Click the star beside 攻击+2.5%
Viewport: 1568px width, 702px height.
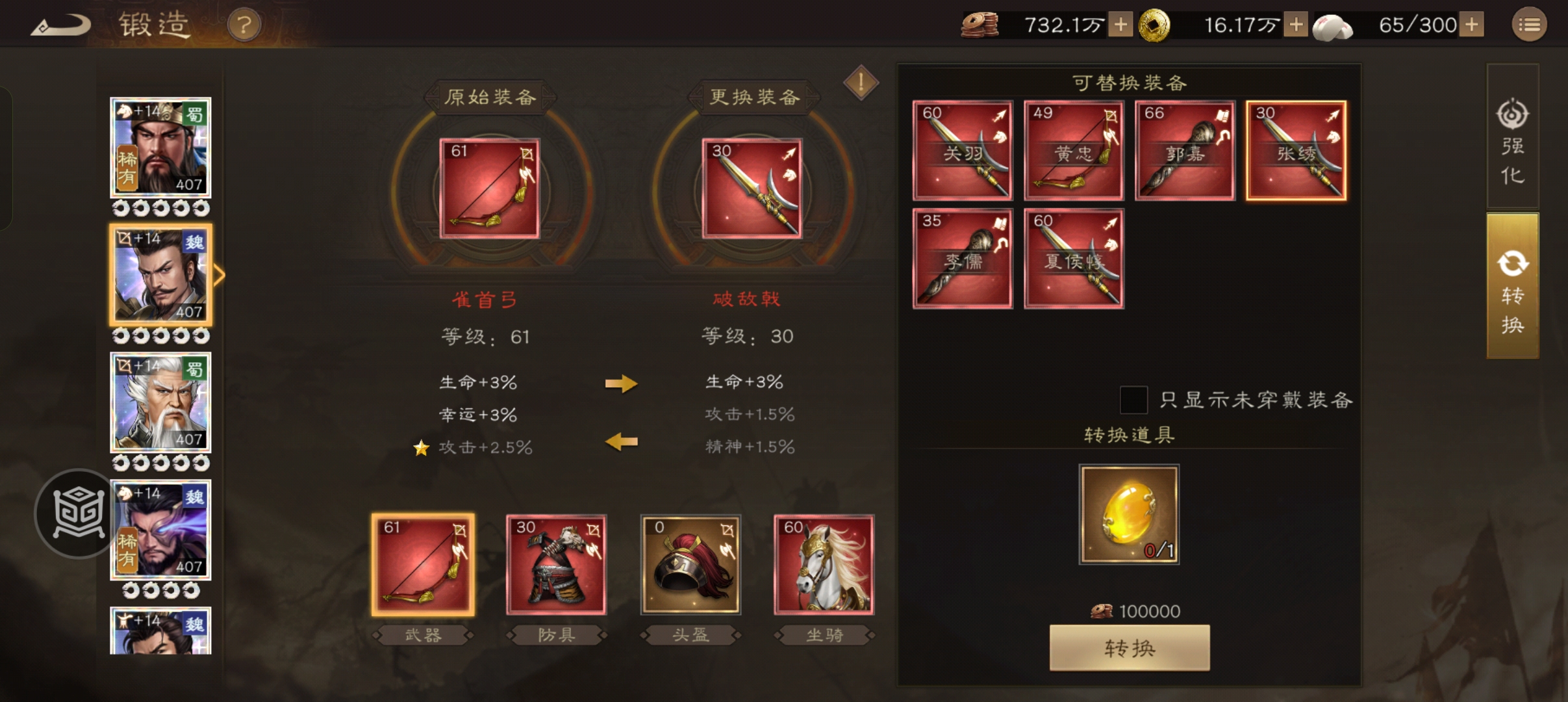pyautogui.click(x=422, y=447)
